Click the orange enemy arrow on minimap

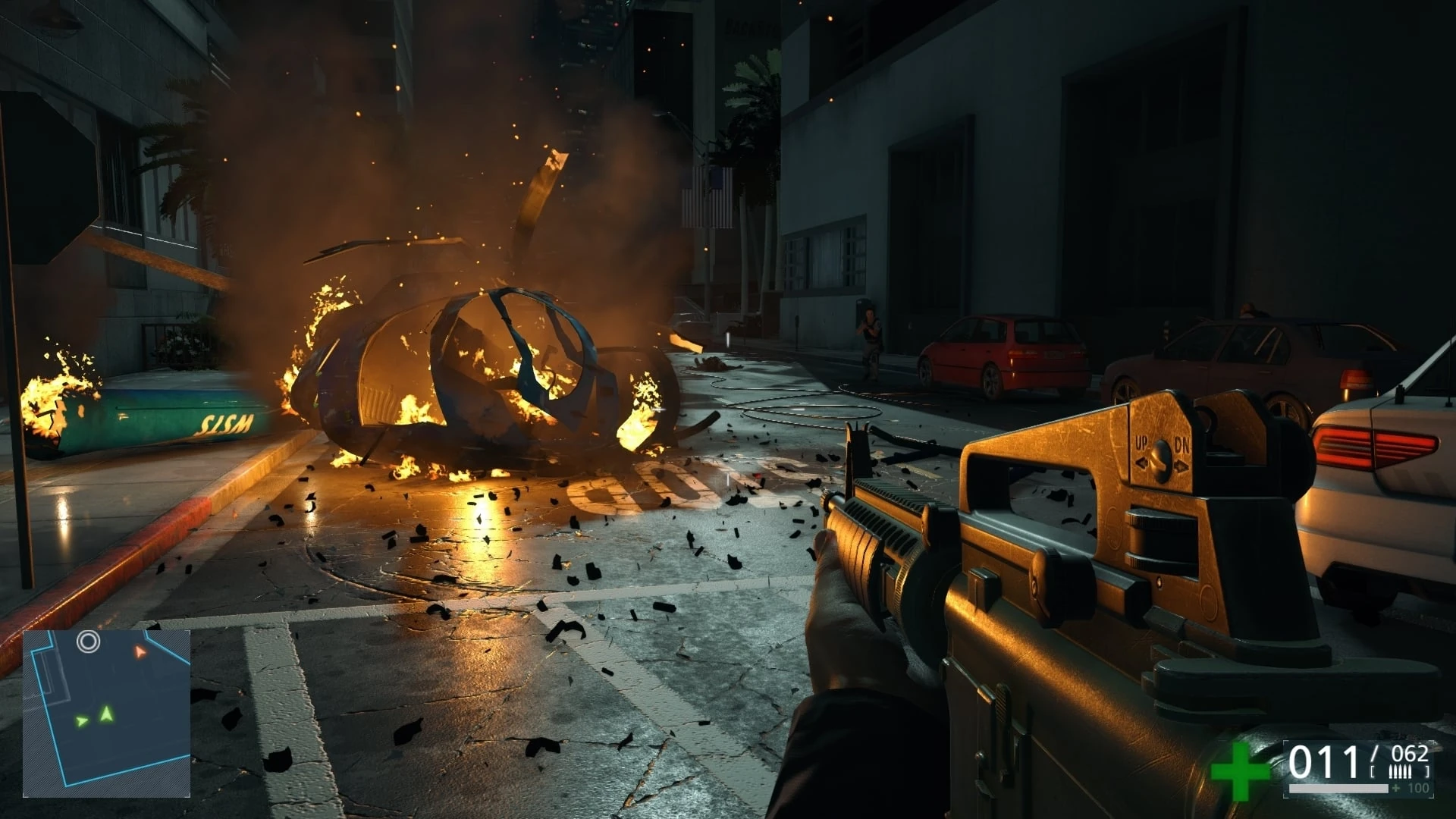[x=140, y=651]
